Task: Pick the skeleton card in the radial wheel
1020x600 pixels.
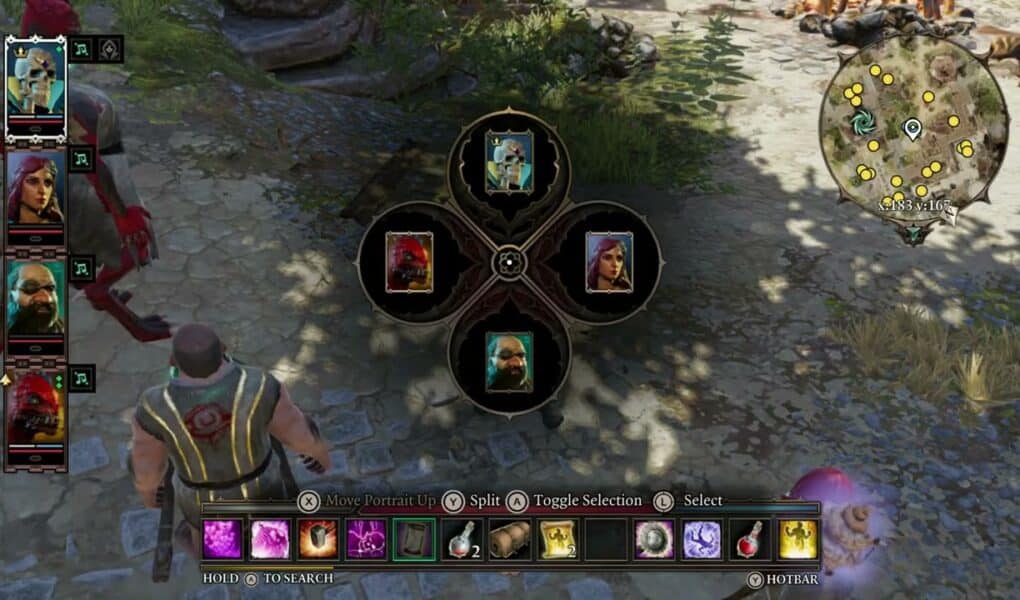Action: 509,162
